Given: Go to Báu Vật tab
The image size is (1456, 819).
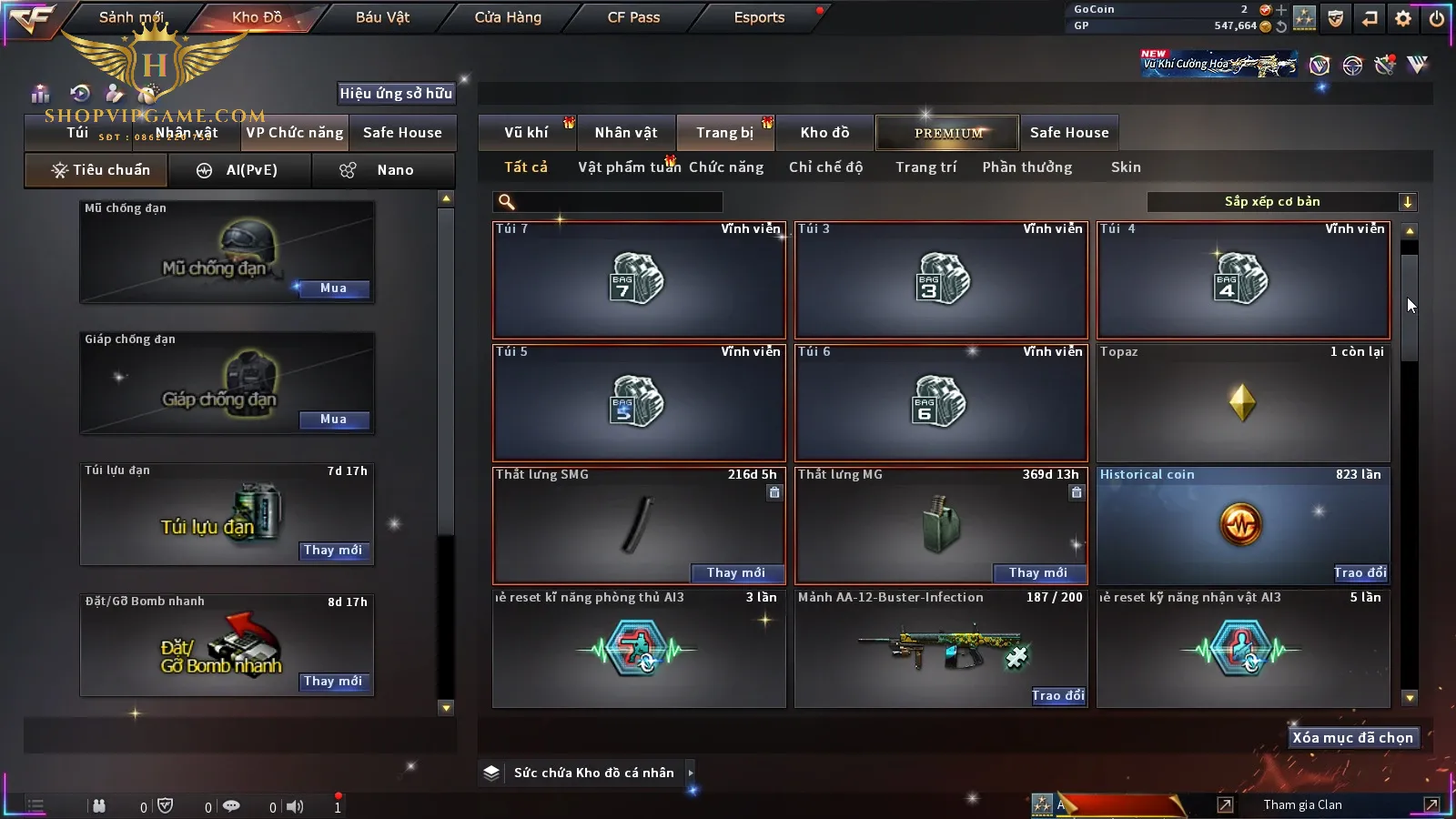Looking at the screenshot, I should coord(382,17).
